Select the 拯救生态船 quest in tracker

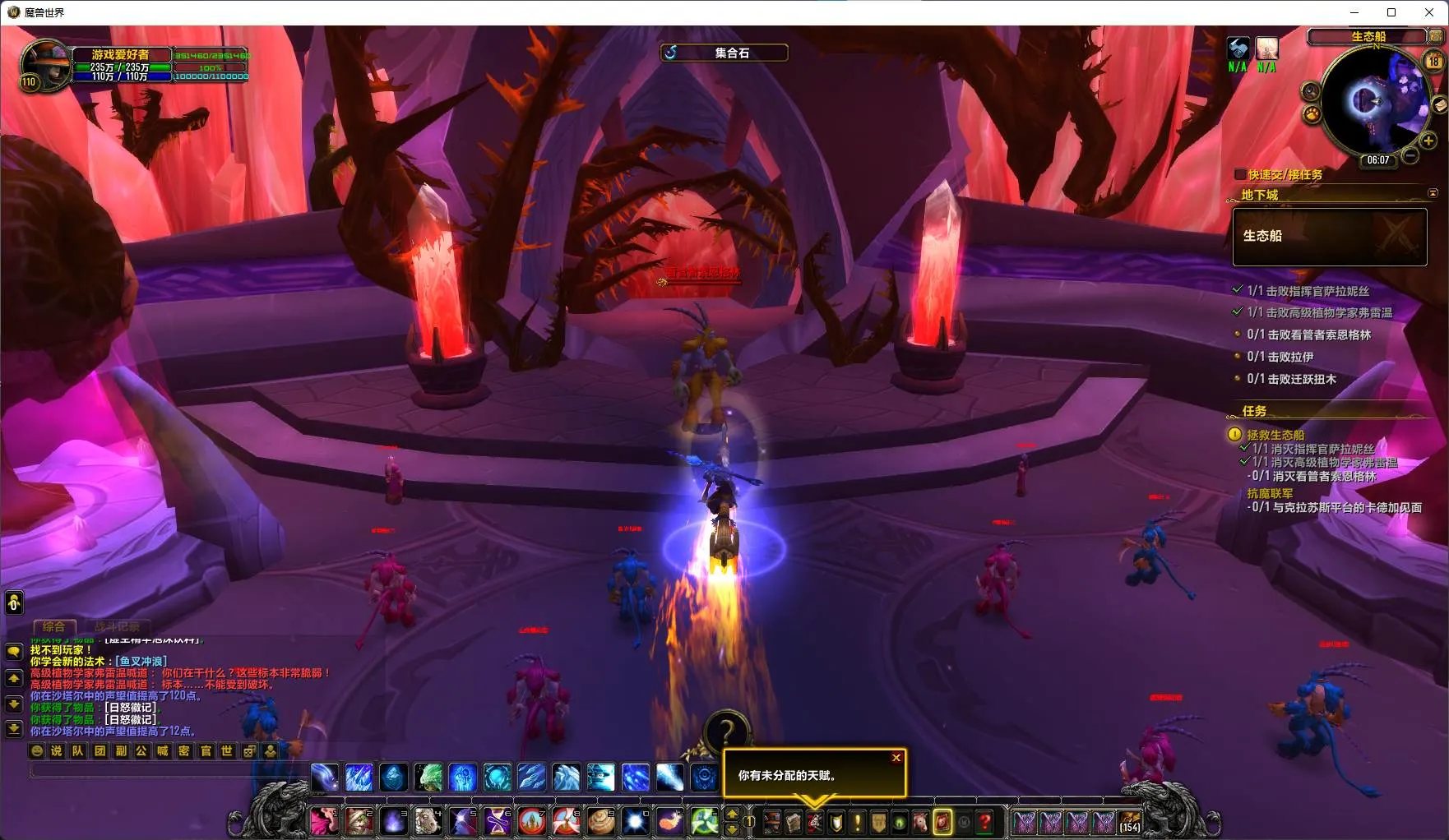point(1275,435)
